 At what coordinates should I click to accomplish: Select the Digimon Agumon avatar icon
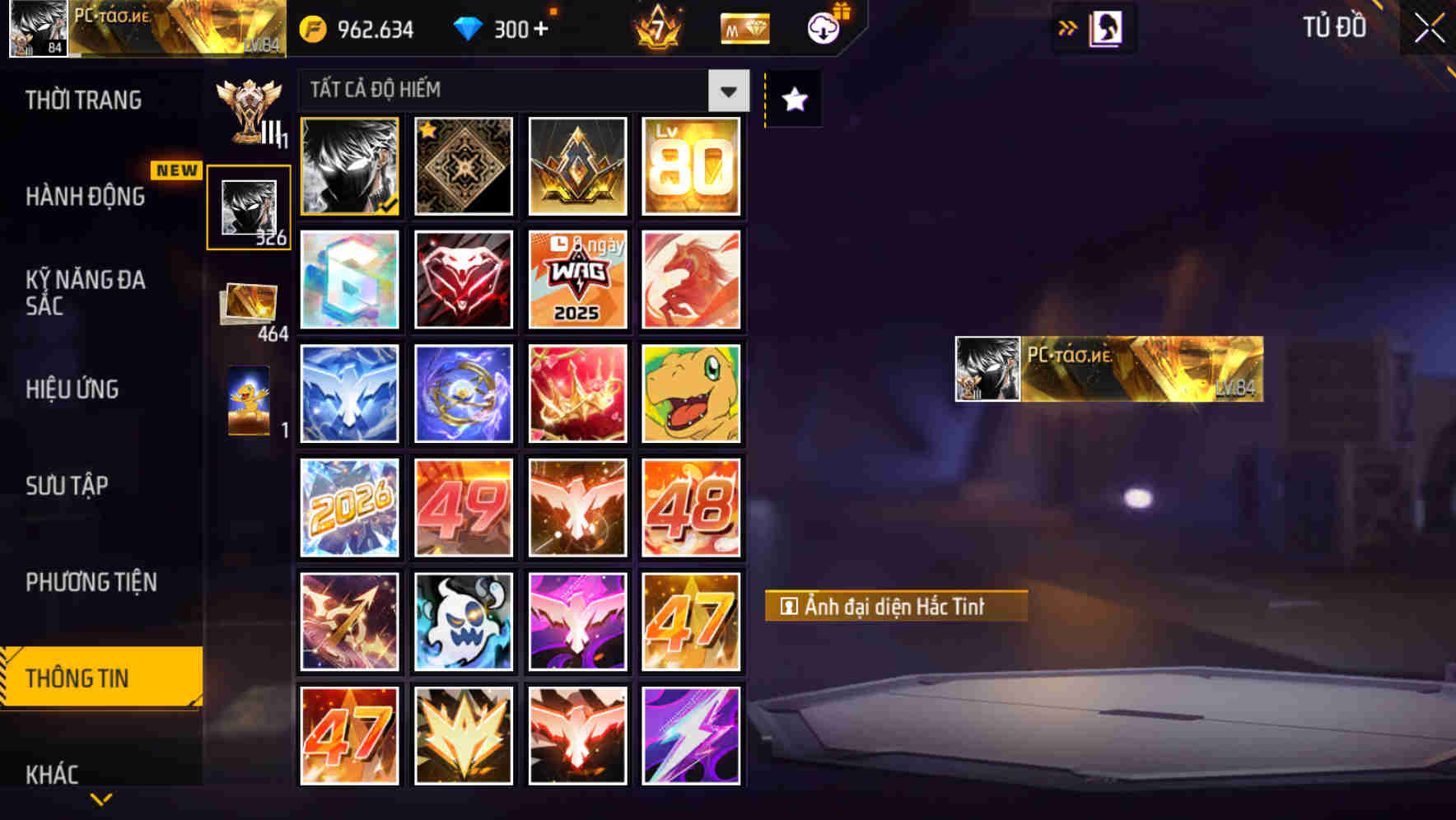click(x=692, y=393)
